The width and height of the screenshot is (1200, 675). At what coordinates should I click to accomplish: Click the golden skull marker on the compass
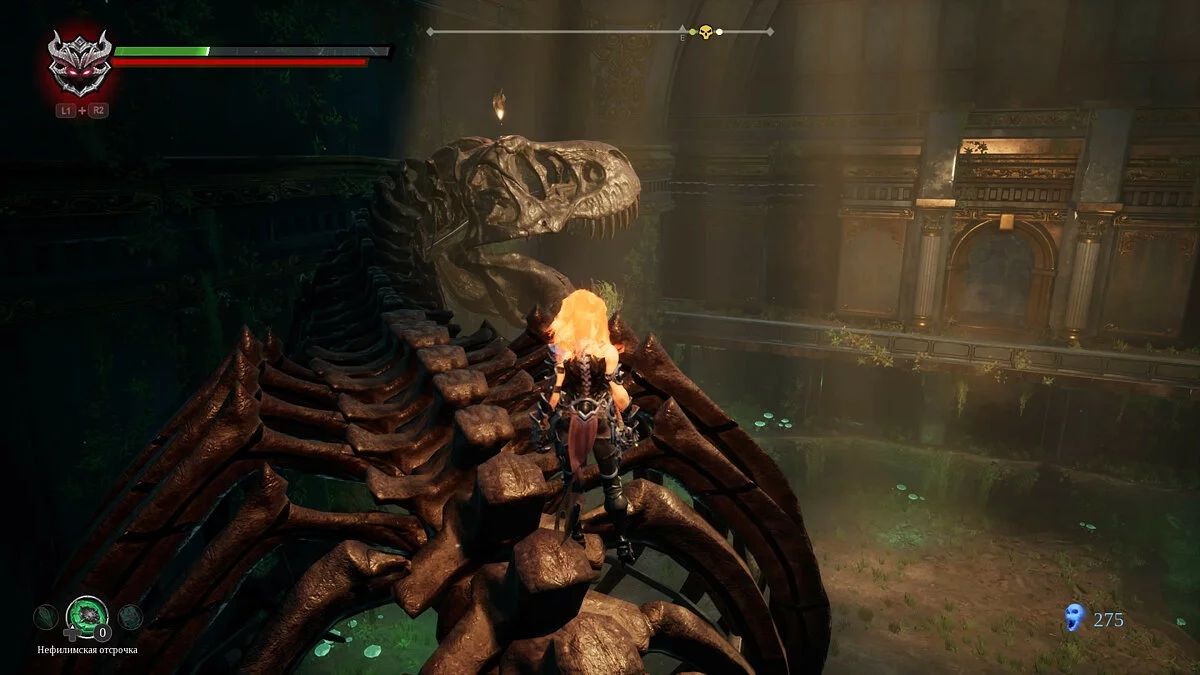pyautogui.click(x=705, y=32)
